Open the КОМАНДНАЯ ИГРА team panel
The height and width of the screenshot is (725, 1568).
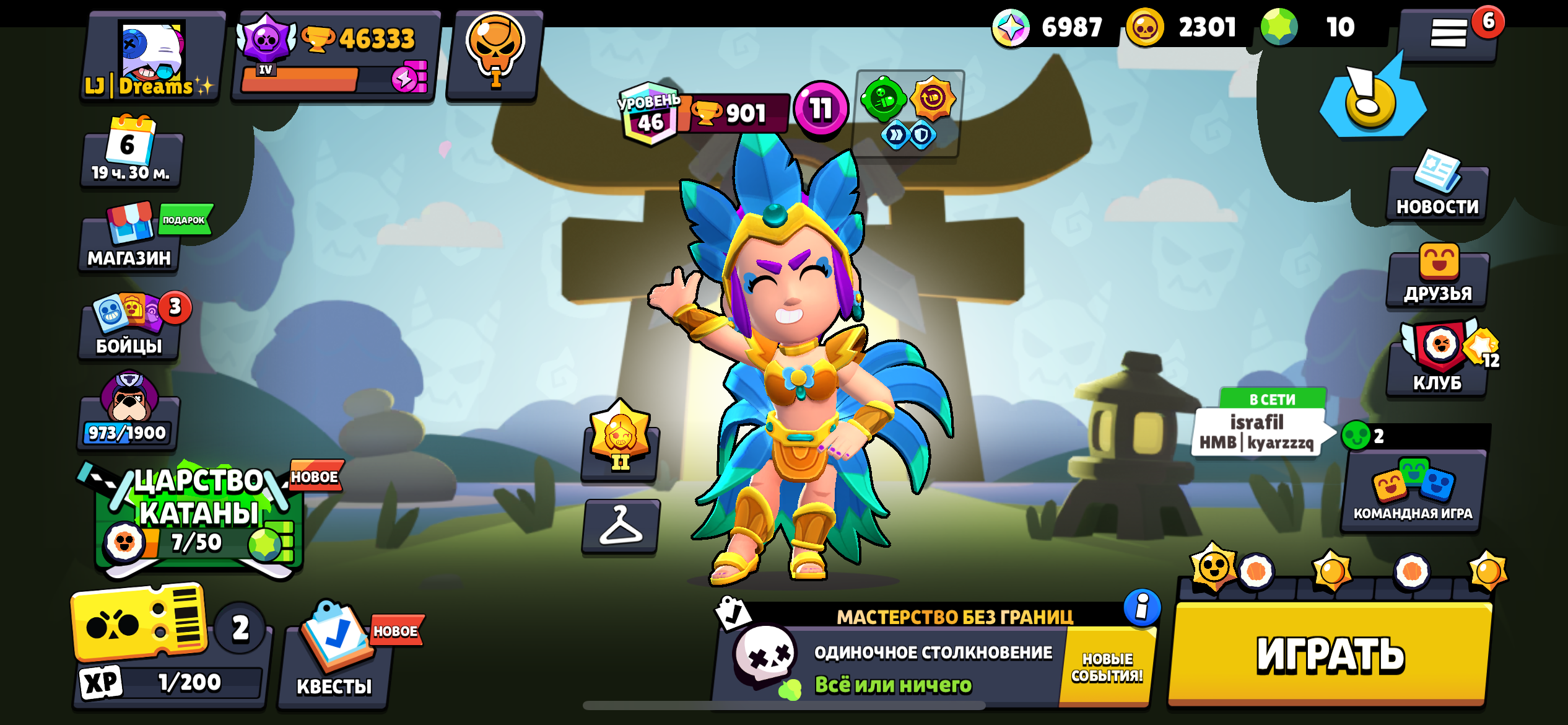[1413, 490]
